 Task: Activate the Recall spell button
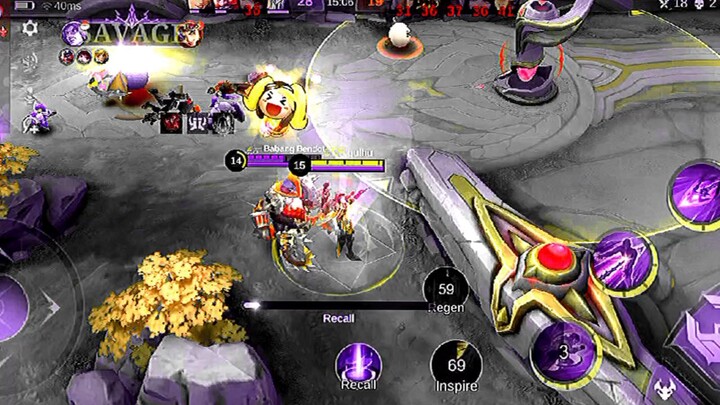tap(358, 363)
